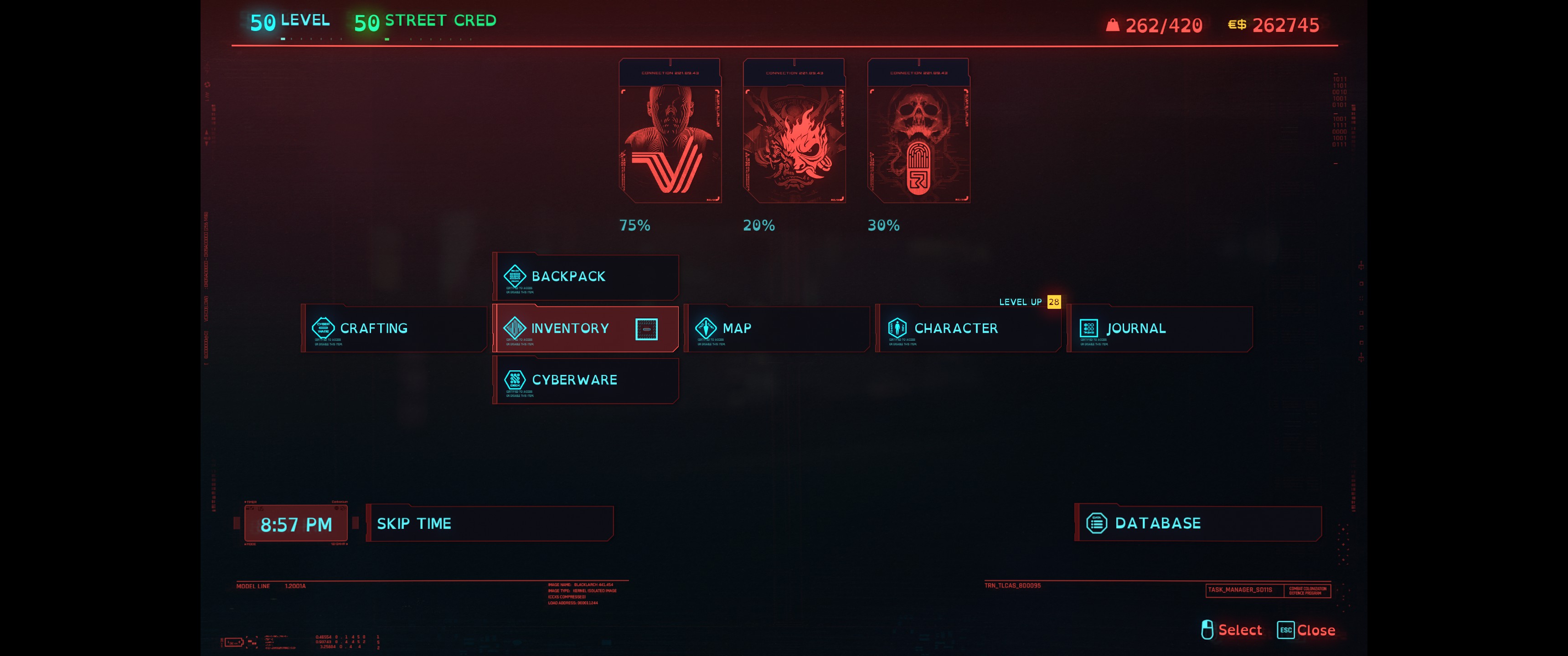Click the 75% relic card percentage
The image size is (1568, 656).
tap(634, 225)
